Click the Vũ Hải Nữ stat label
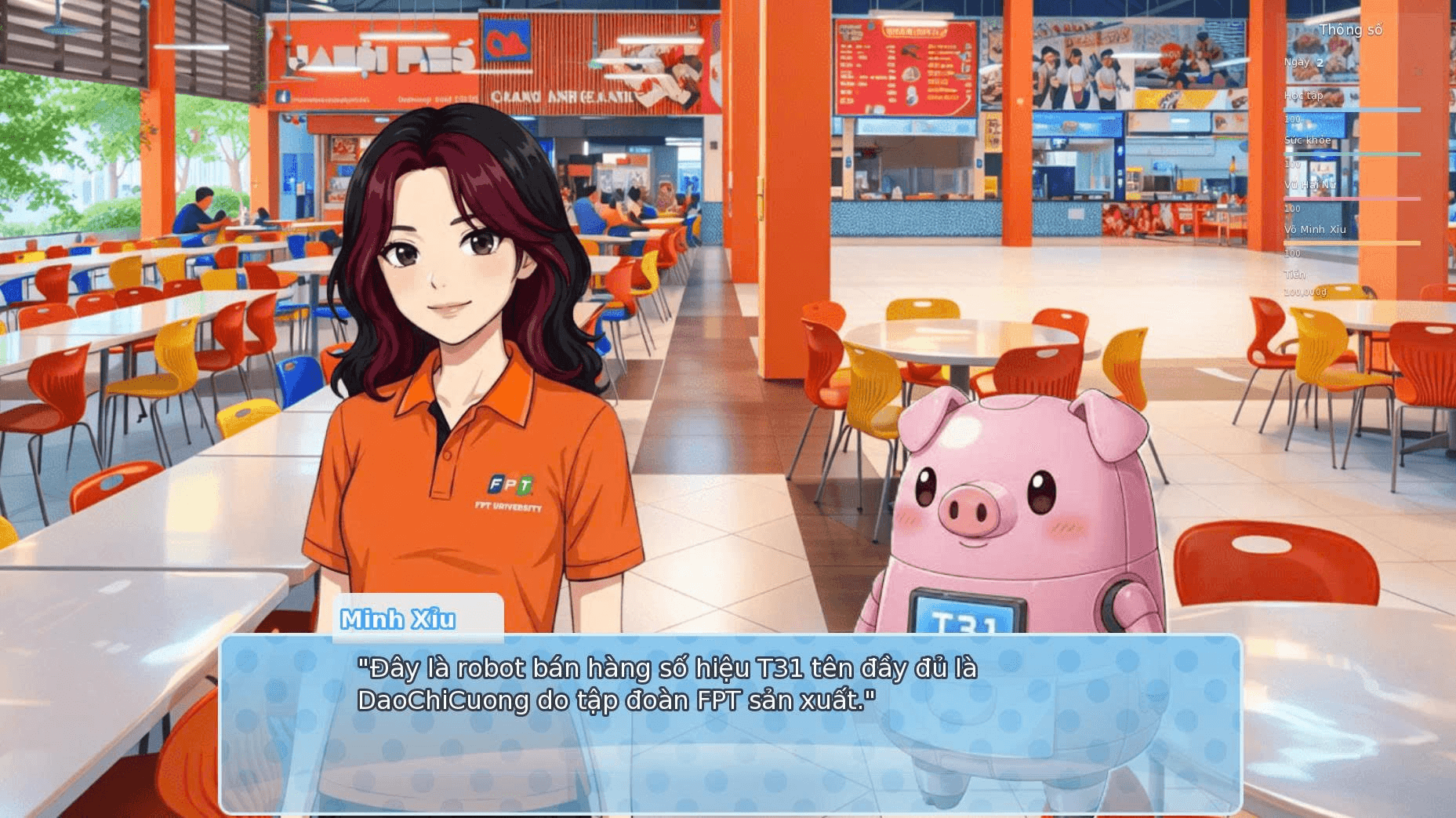Screen dimensions: 1456x818 1311,185
